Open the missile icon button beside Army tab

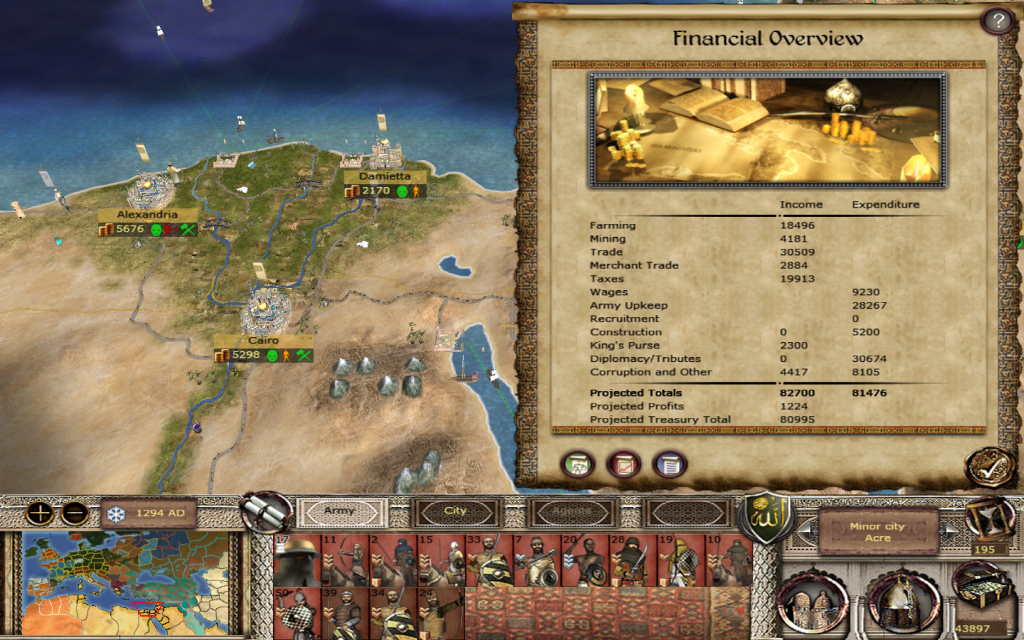pyautogui.click(x=266, y=513)
